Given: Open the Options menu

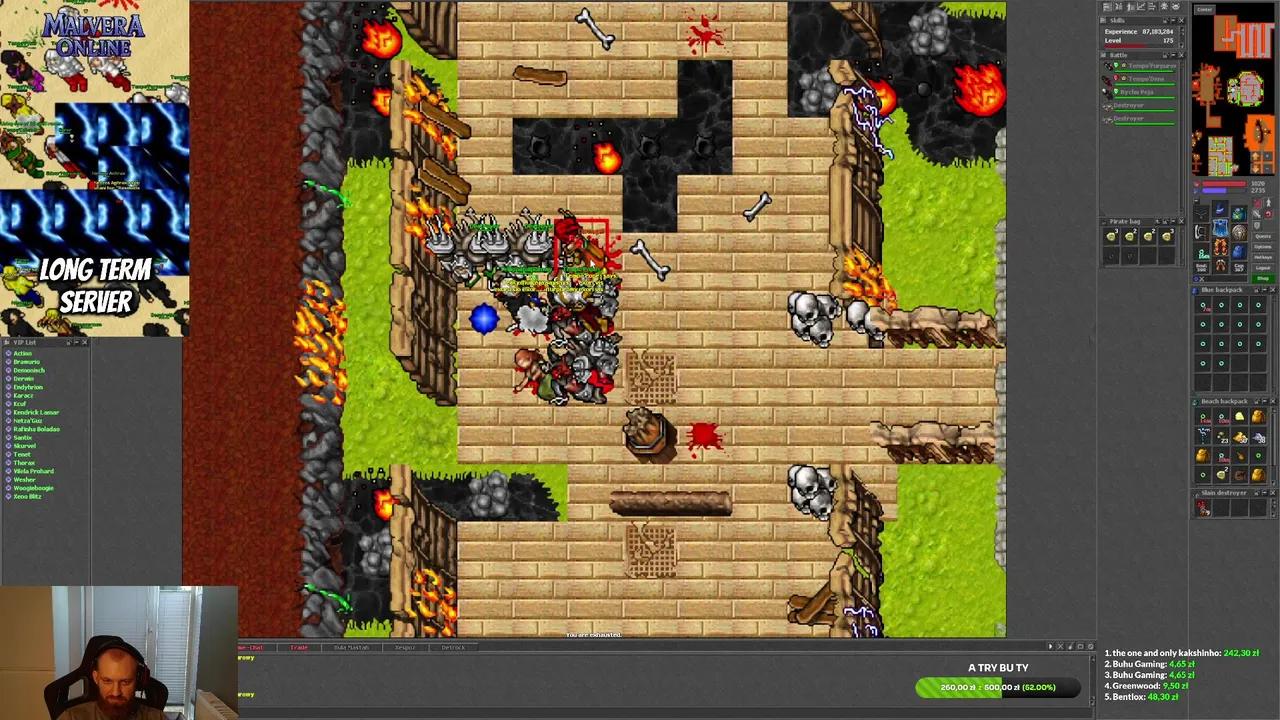Looking at the screenshot, I should pos(1263,247).
